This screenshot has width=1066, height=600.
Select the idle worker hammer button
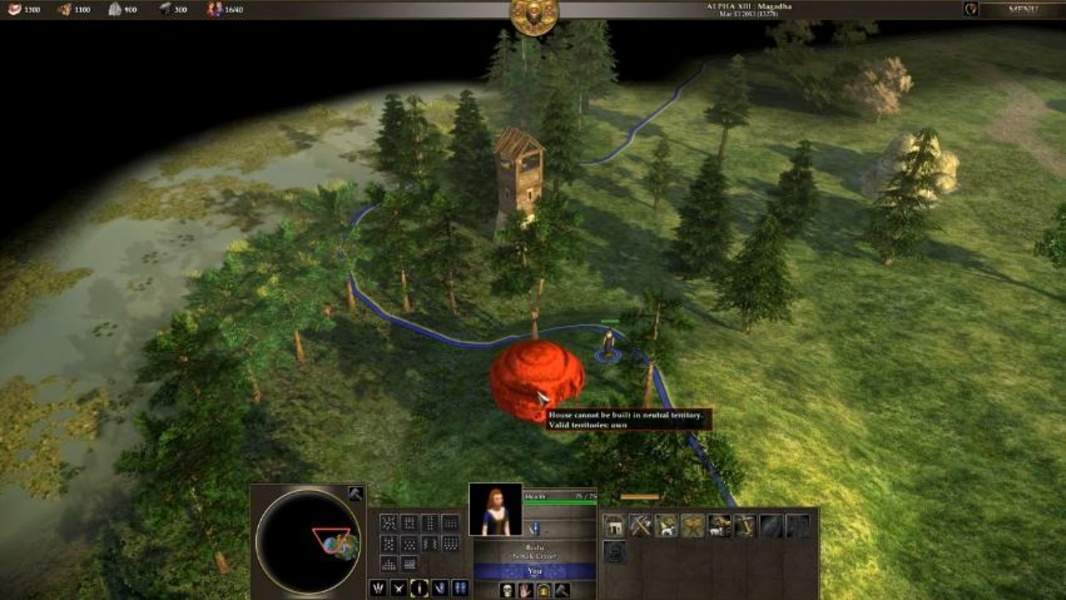coord(355,493)
